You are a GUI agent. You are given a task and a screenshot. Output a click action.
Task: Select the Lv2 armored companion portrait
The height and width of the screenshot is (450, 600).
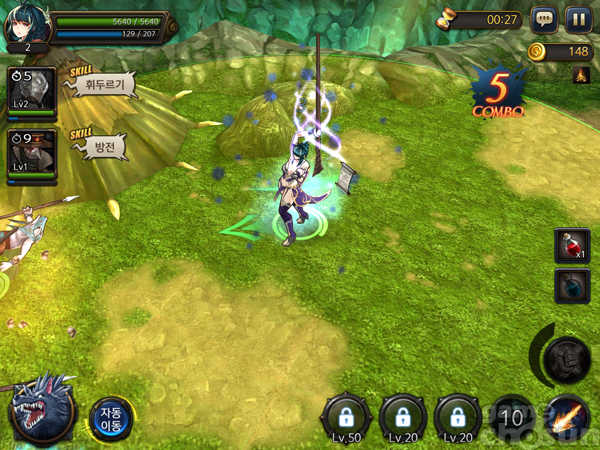(x=31, y=91)
